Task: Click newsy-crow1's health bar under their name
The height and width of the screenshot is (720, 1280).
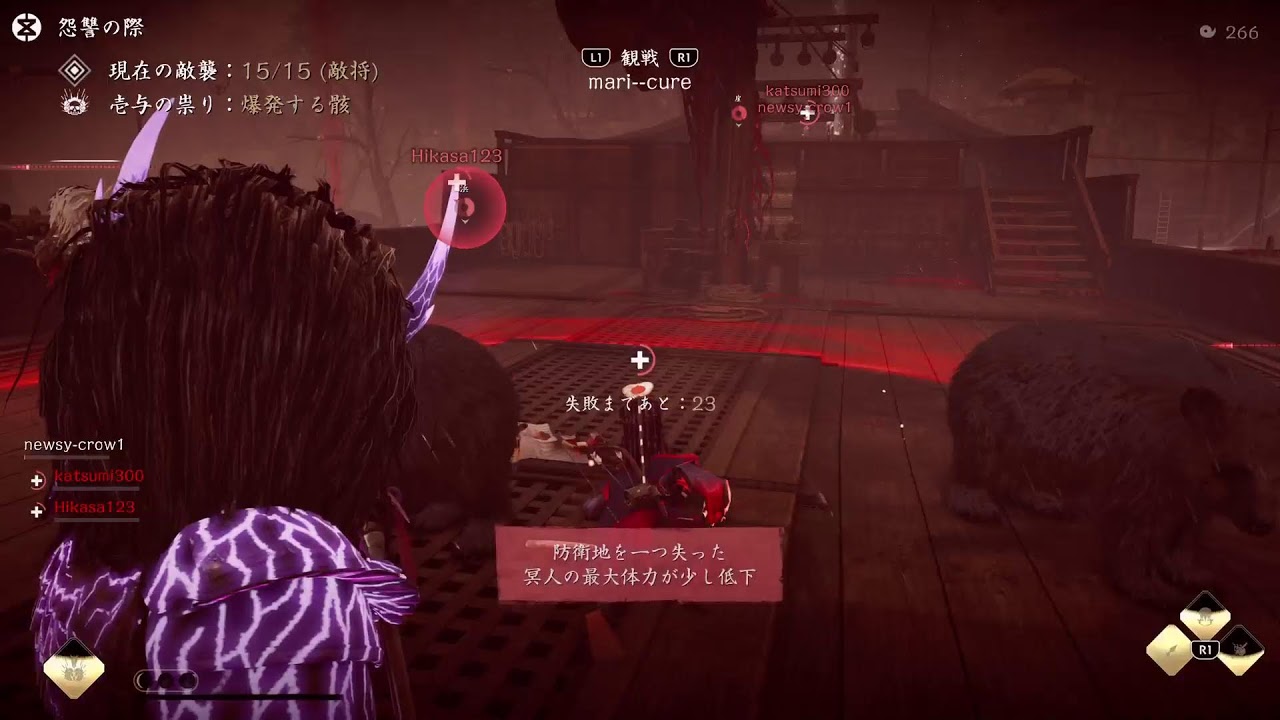Action: (65, 457)
